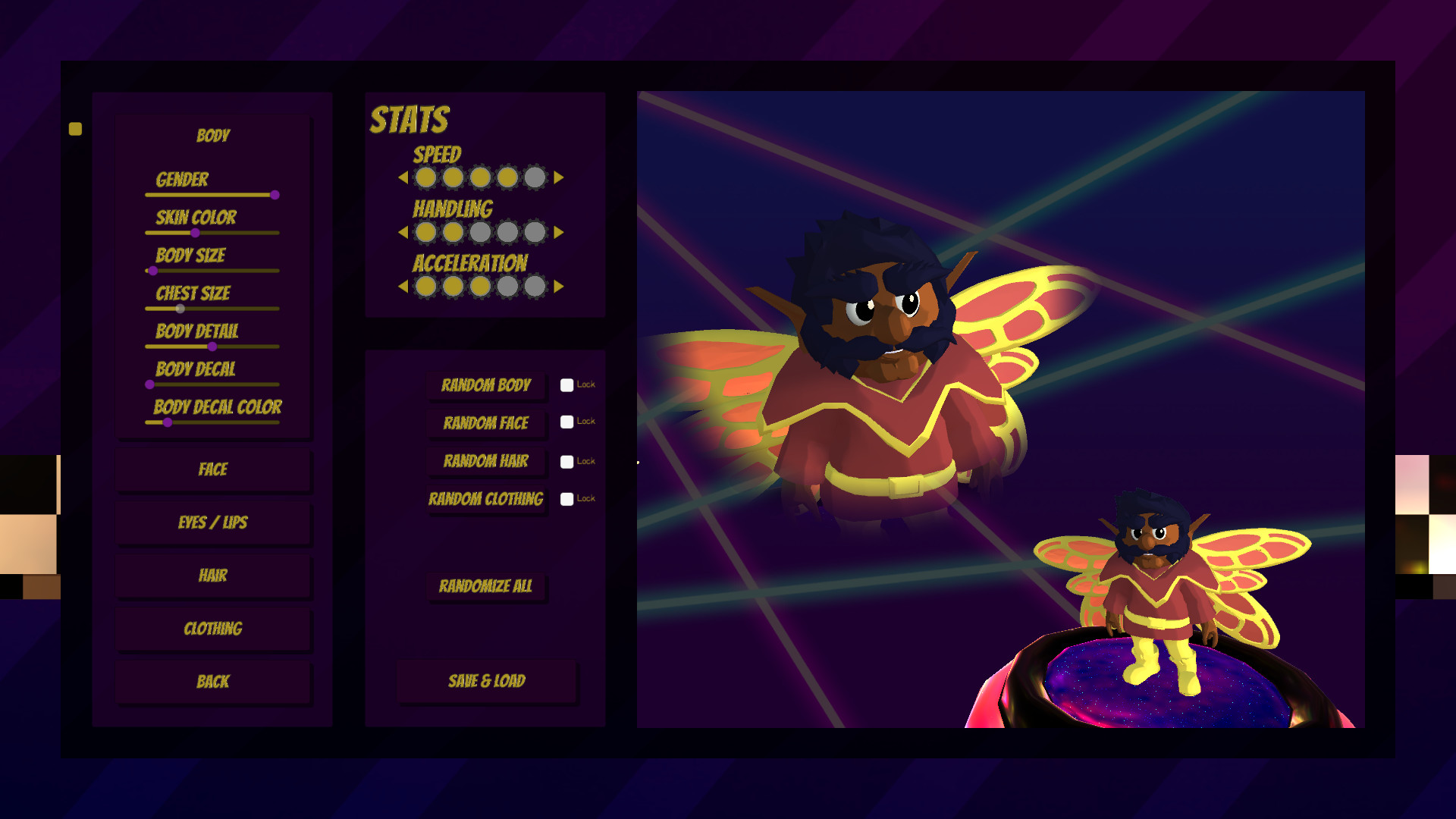1456x819 pixels.
Task: Click the right arrow to increase Acceleration
Action: pyautogui.click(x=559, y=287)
